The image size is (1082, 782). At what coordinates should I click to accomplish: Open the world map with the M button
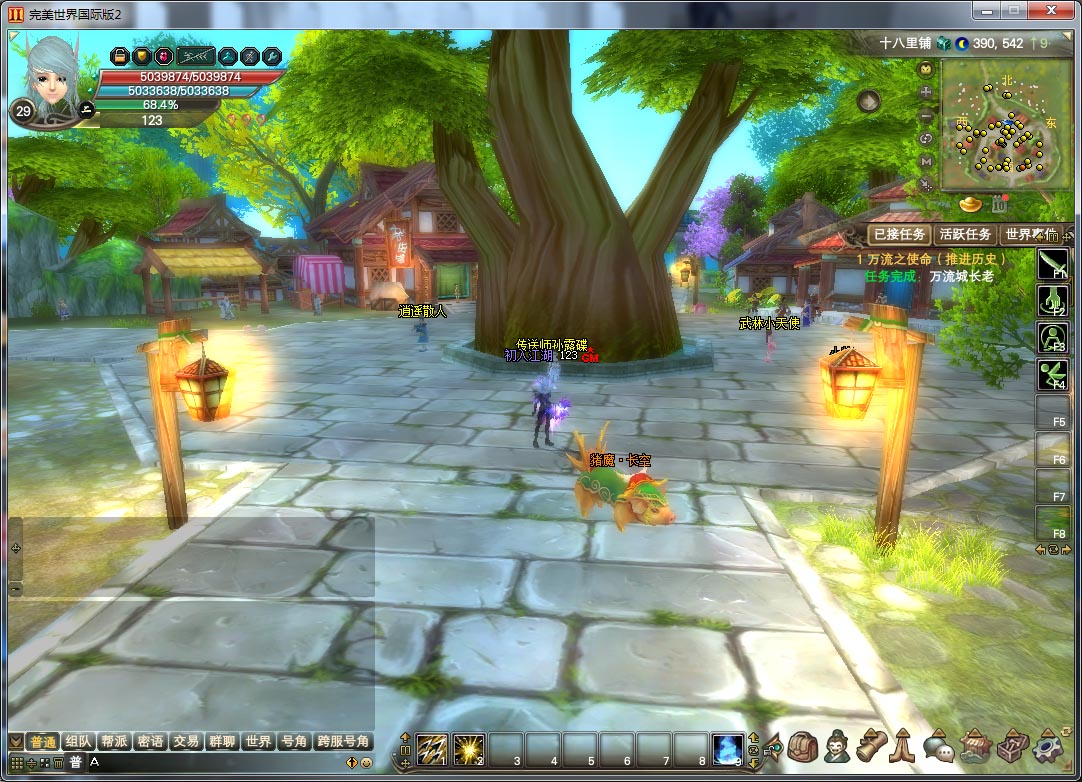pos(926,161)
